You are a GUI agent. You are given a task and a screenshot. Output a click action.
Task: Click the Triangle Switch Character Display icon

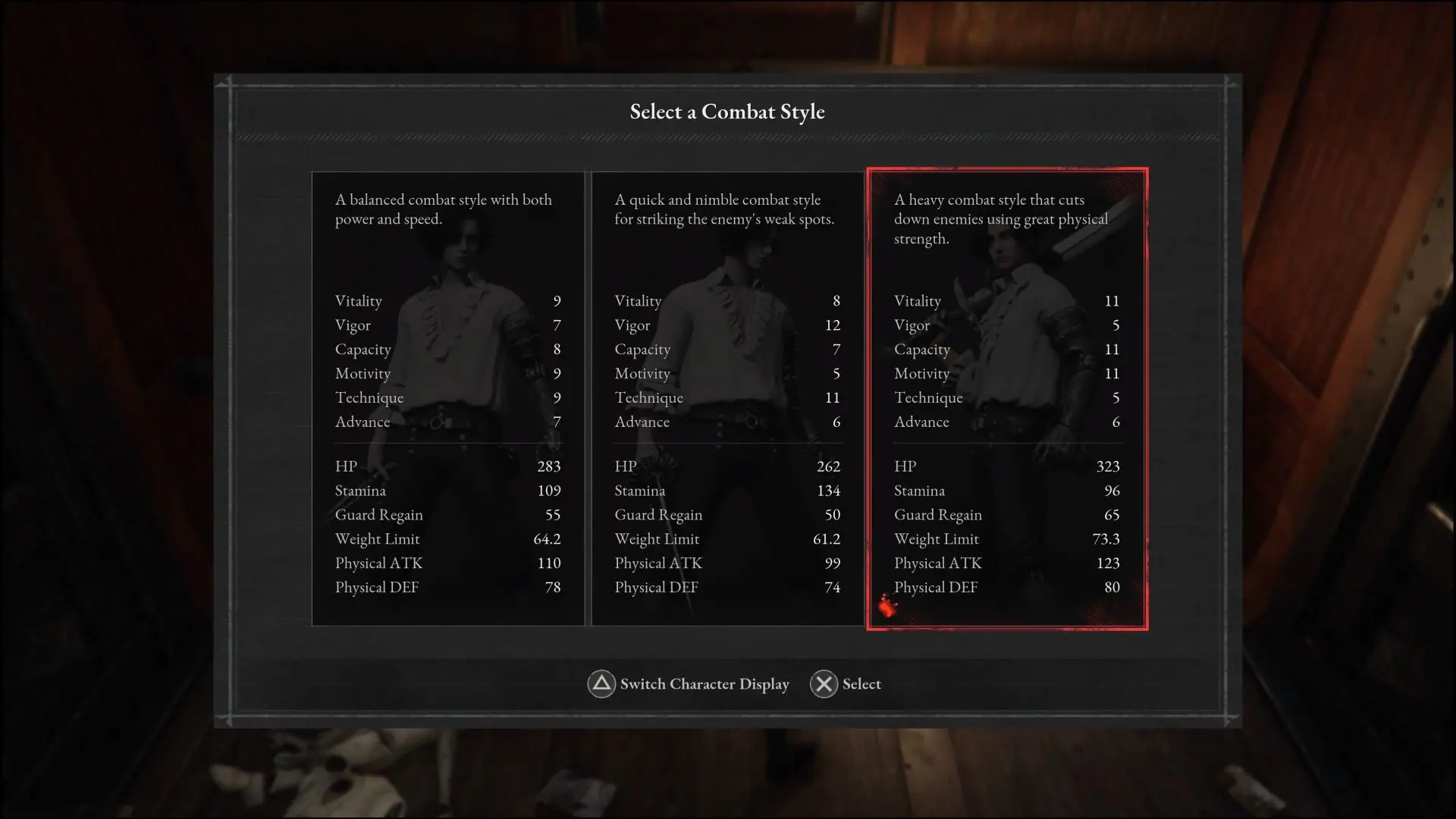pyautogui.click(x=601, y=684)
